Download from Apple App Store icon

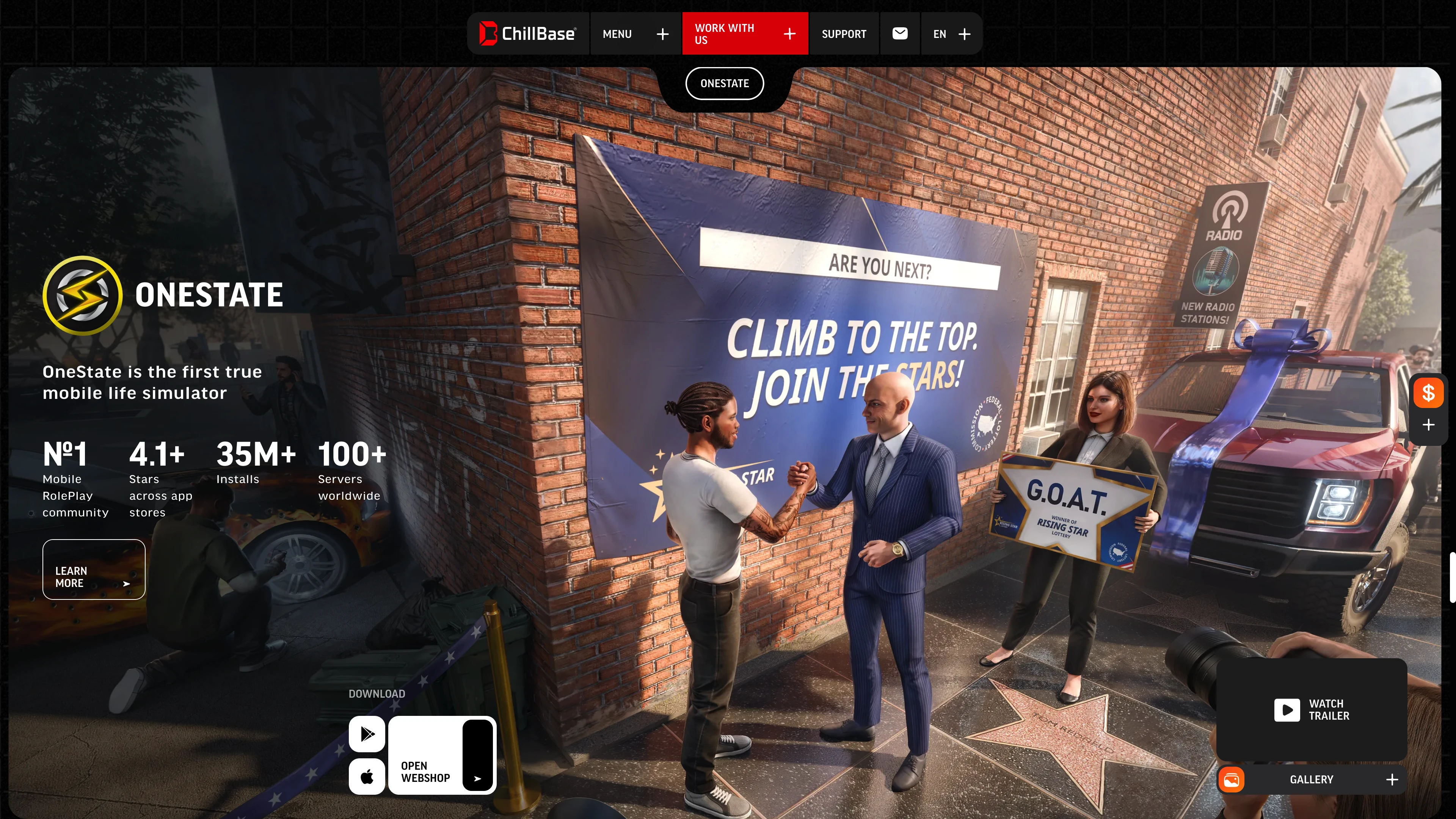coord(367,777)
